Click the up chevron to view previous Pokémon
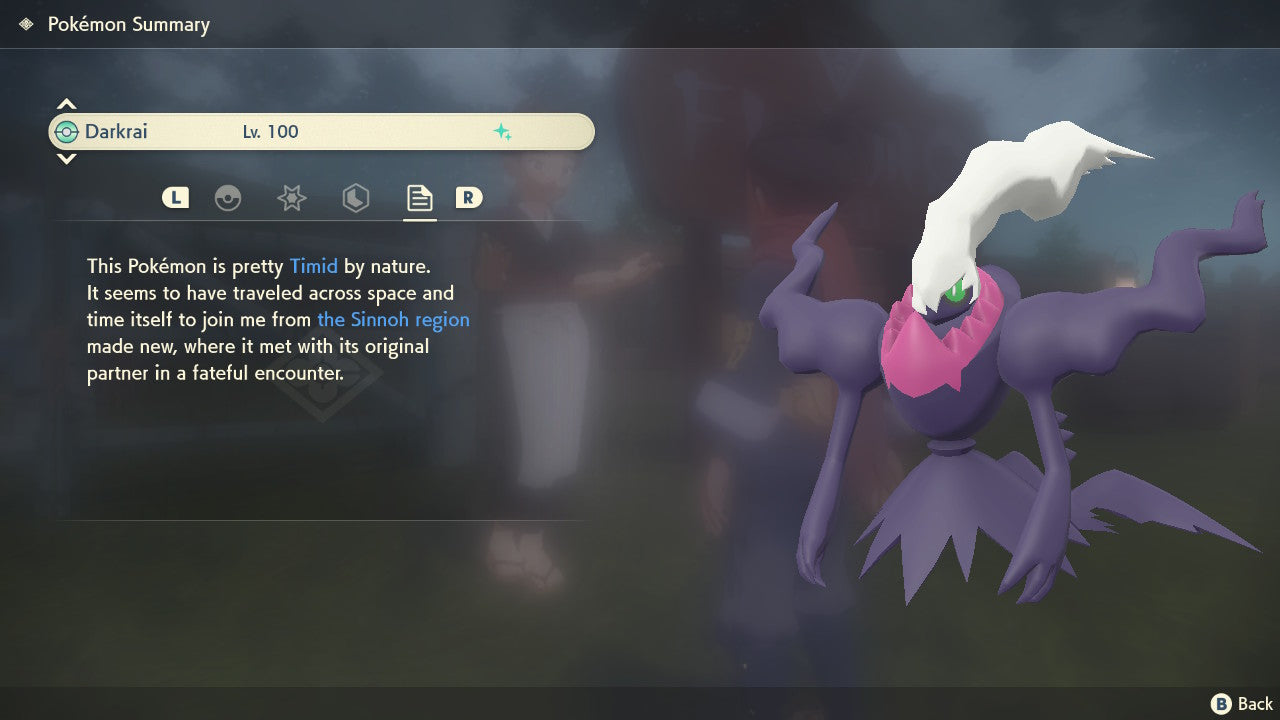The image size is (1280, 720). (66, 103)
